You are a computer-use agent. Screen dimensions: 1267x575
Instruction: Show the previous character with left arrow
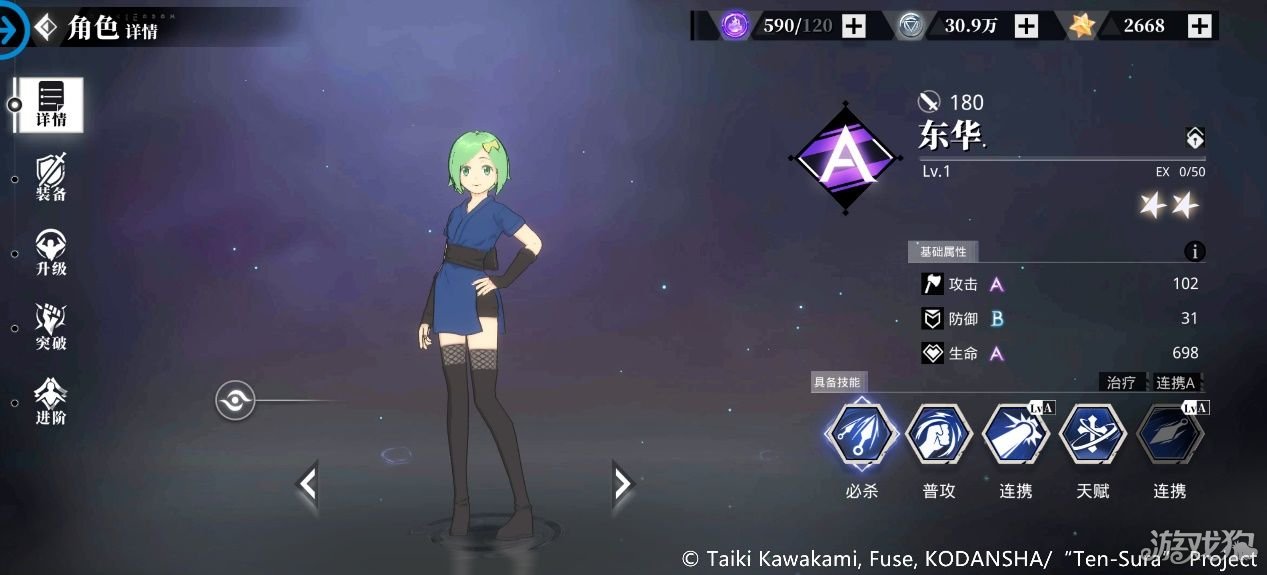[308, 484]
